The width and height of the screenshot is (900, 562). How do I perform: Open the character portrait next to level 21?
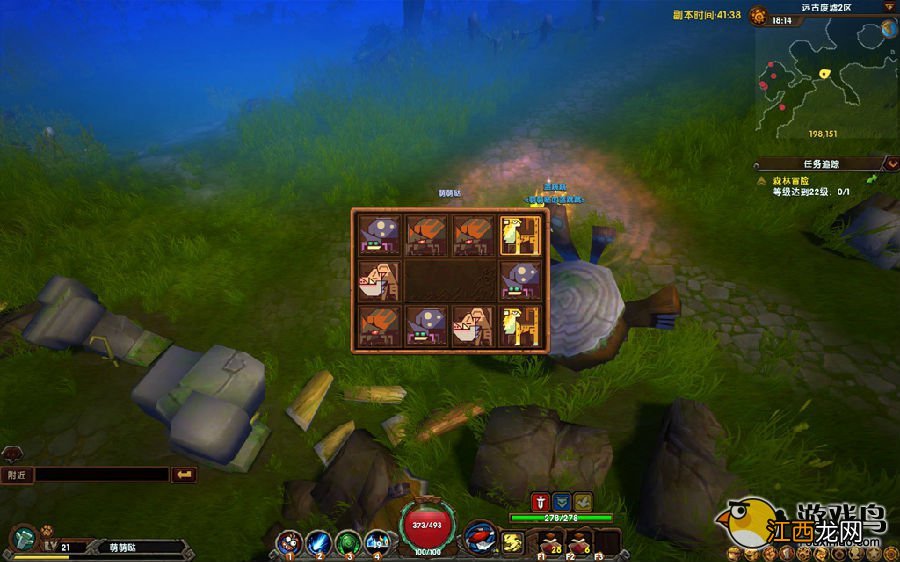(23, 540)
